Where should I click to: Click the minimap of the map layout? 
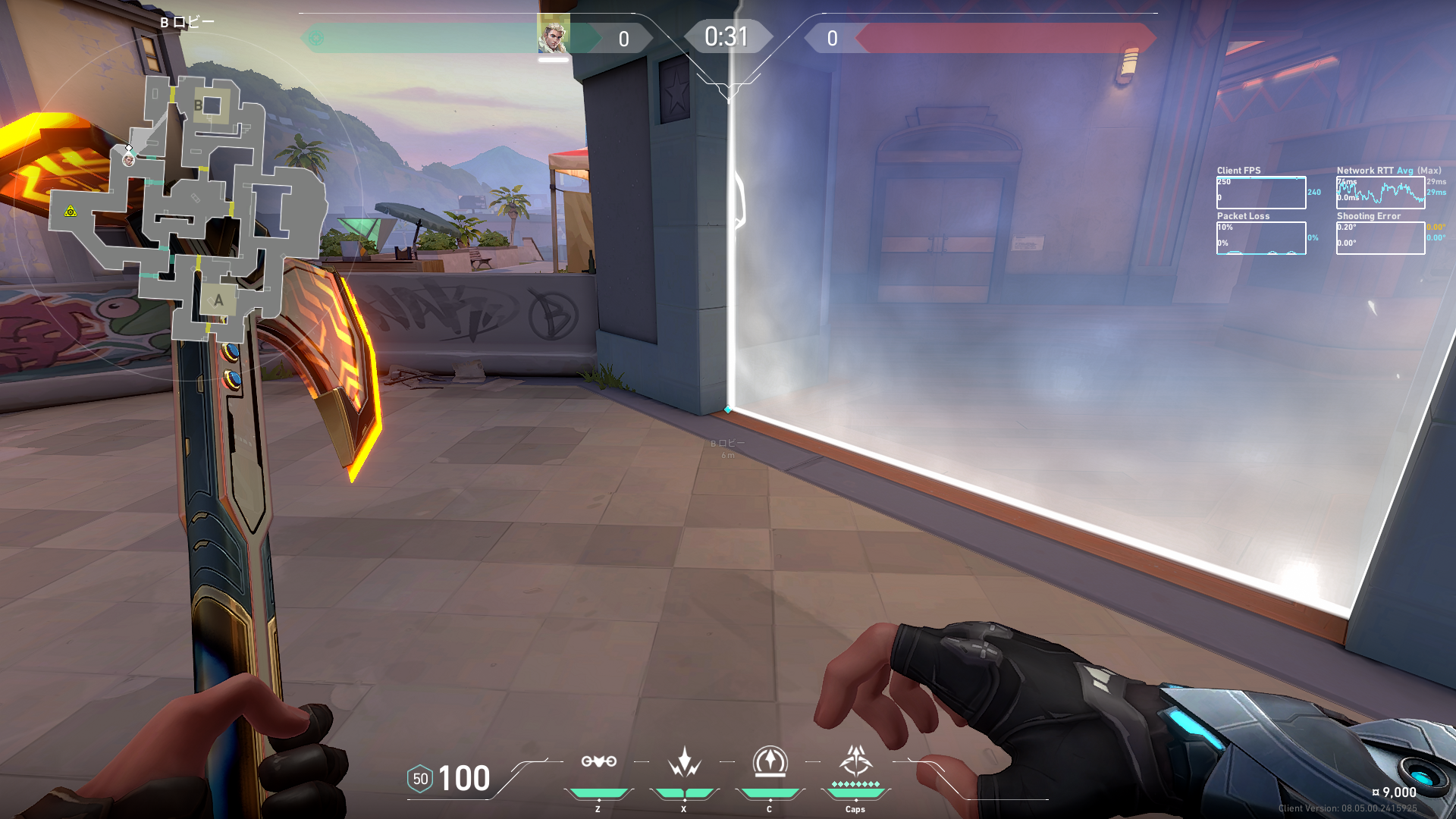coord(190,205)
